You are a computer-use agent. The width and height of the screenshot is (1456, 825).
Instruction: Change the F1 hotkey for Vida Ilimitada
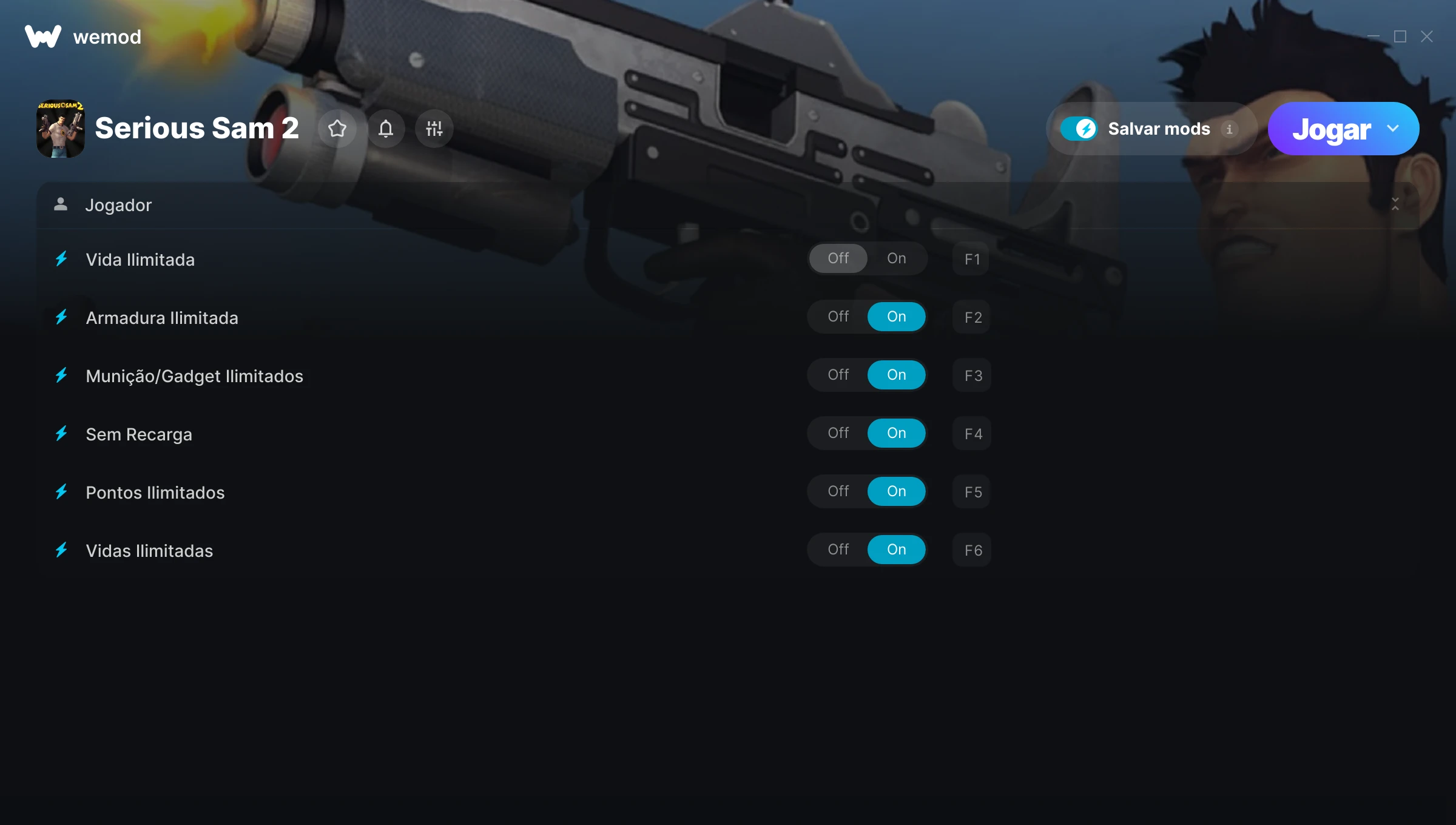click(x=972, y=260)
